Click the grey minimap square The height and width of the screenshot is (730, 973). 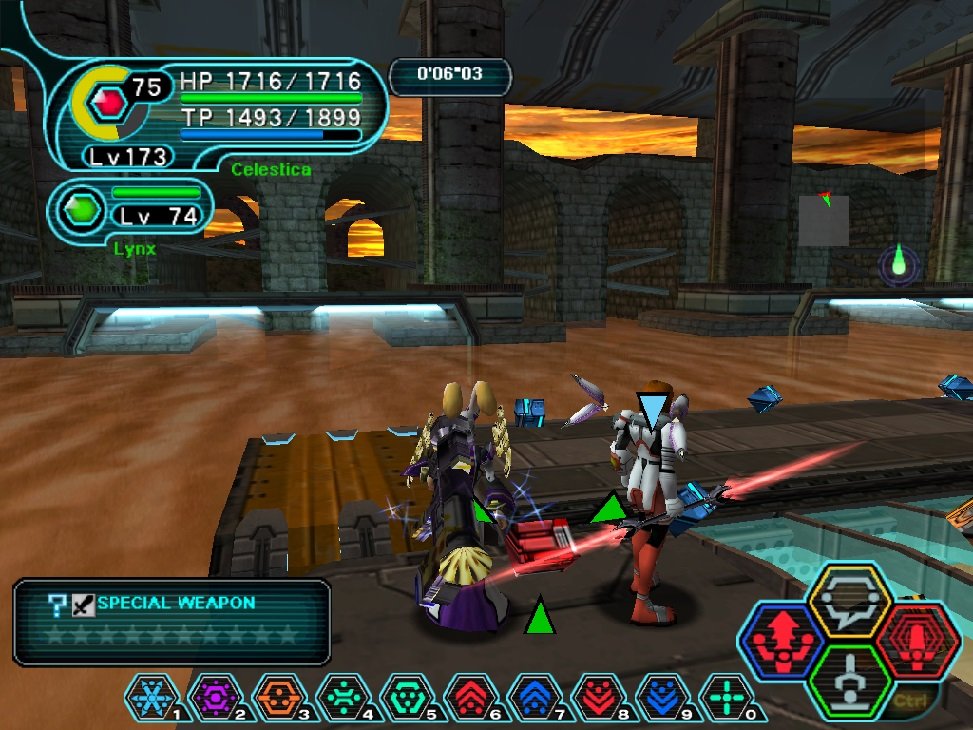(x=823, y=220)
